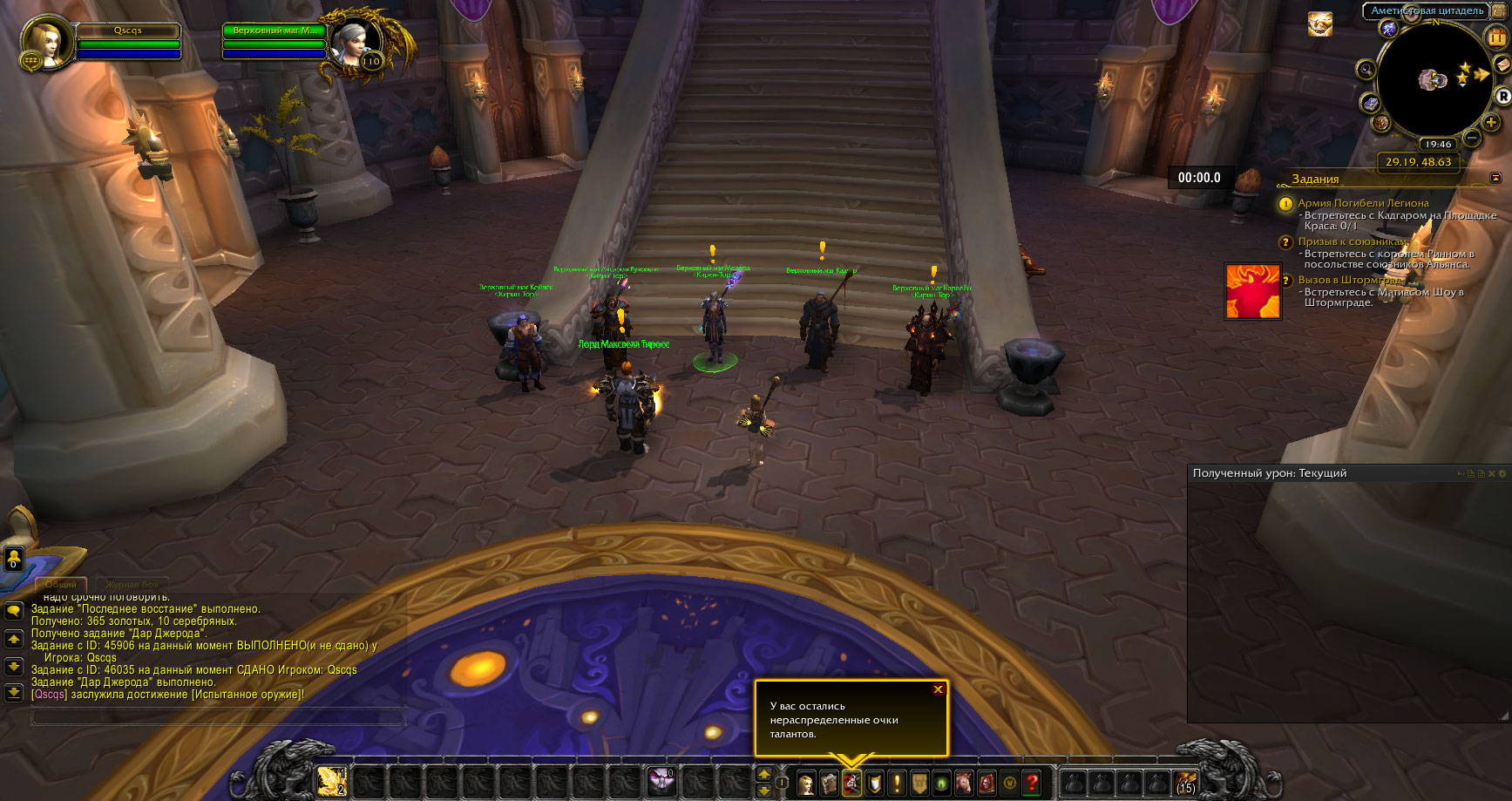Click the minimap tracking magnifier button
This screenshot has height=801, width=1512.
(x=1366, y=69)
